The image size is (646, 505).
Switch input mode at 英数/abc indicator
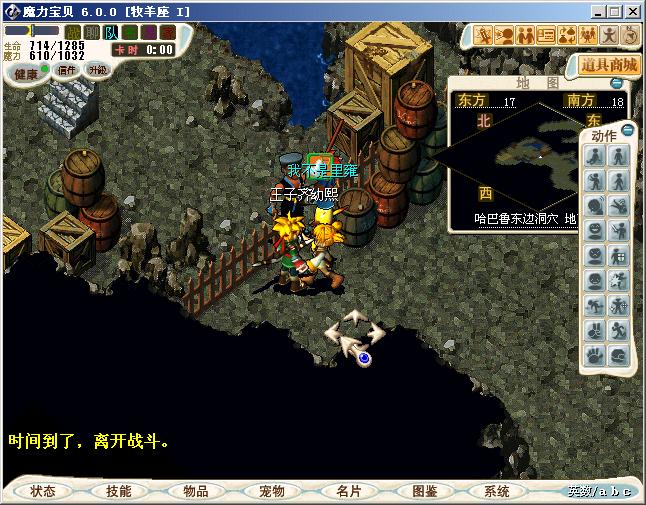[599, 491]
